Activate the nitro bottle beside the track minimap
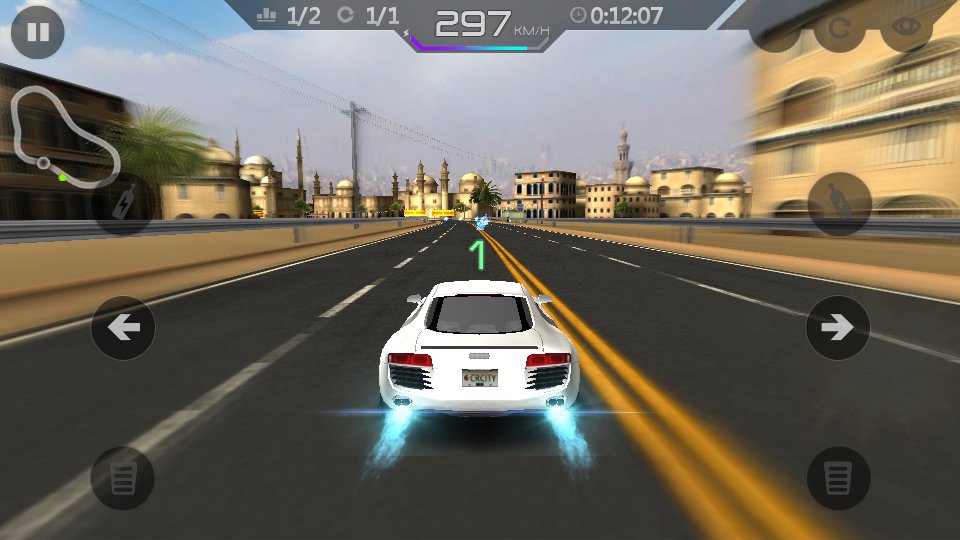The height and width of the screenshot is (540, 960). (x=123, y=203)
